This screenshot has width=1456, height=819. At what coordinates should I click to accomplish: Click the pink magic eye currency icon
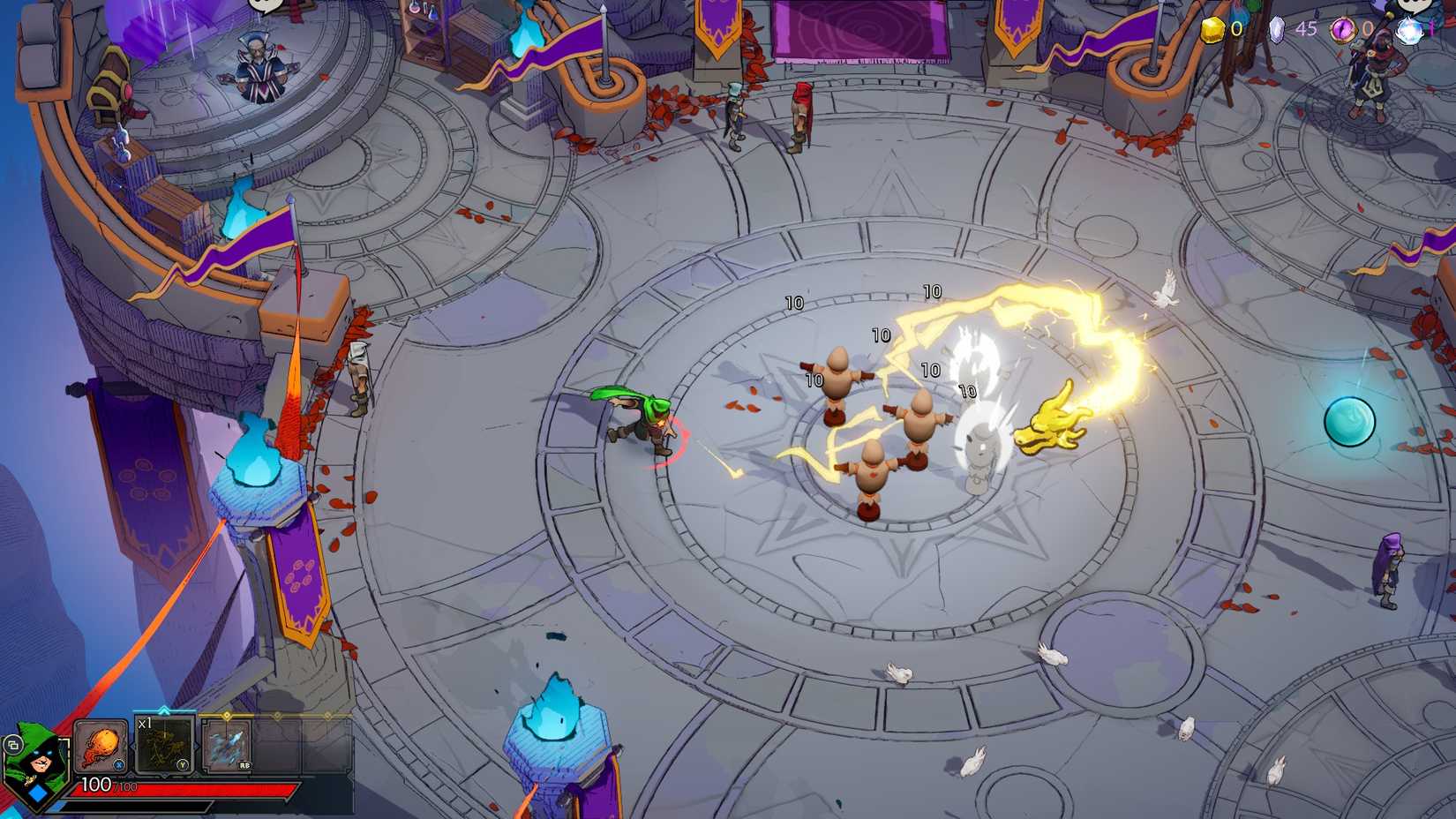(1344, 29)
